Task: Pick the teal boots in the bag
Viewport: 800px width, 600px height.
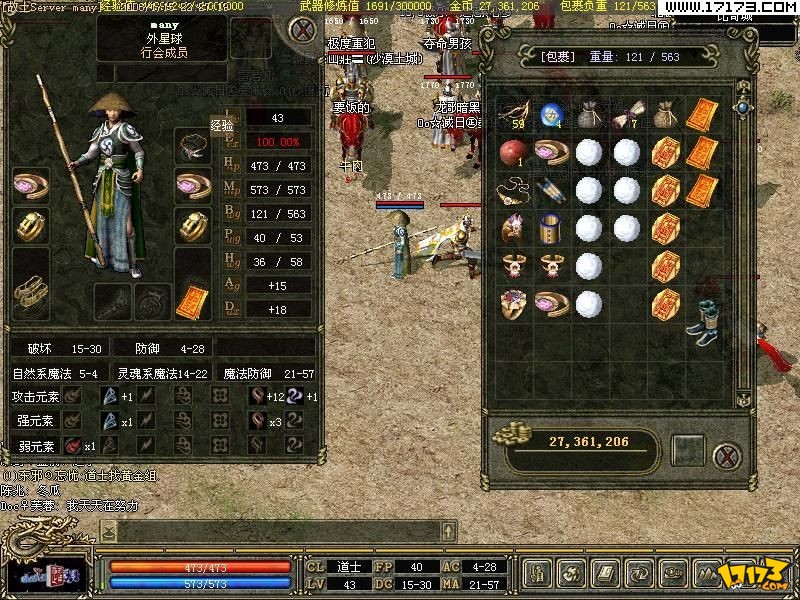Action: click(700, 320)
